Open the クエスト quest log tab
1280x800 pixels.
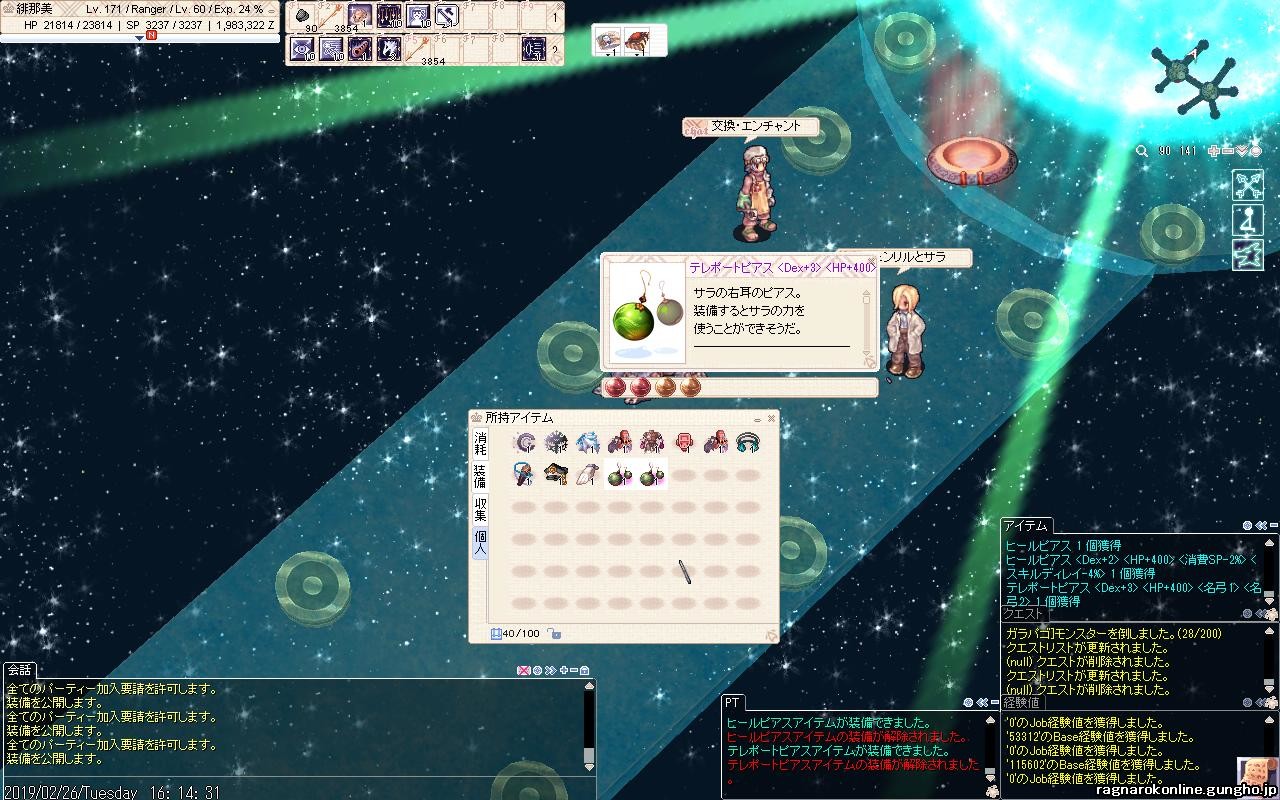(1022, 614)
